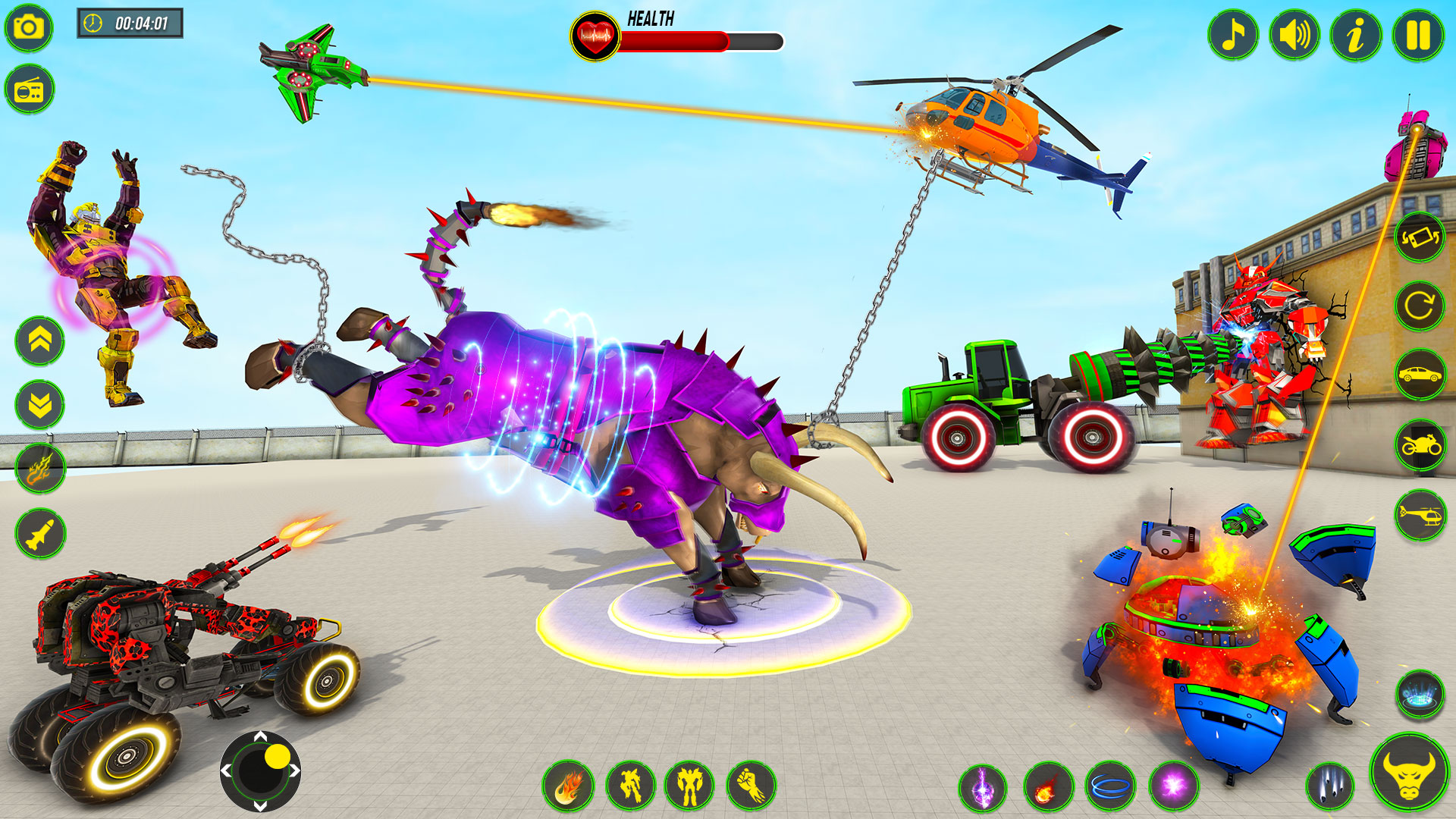Viewport: 1456px width, 819px height.
Task: Toggle the sound effects volume
Action: [1294, 35]
